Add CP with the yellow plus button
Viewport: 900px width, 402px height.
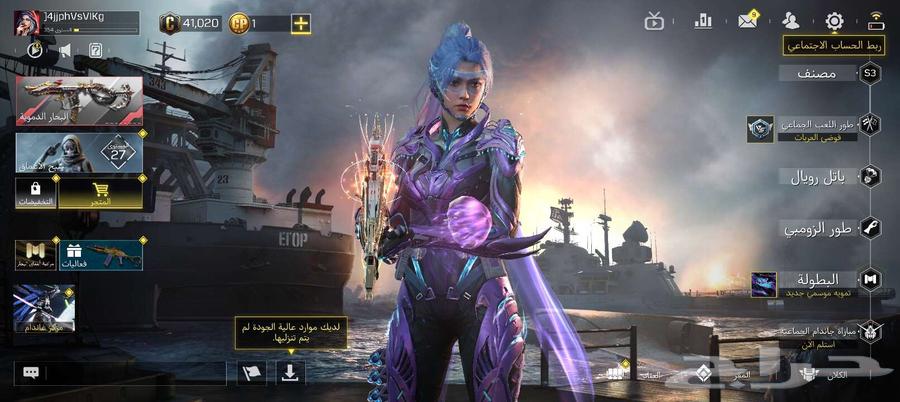(300, 22)
